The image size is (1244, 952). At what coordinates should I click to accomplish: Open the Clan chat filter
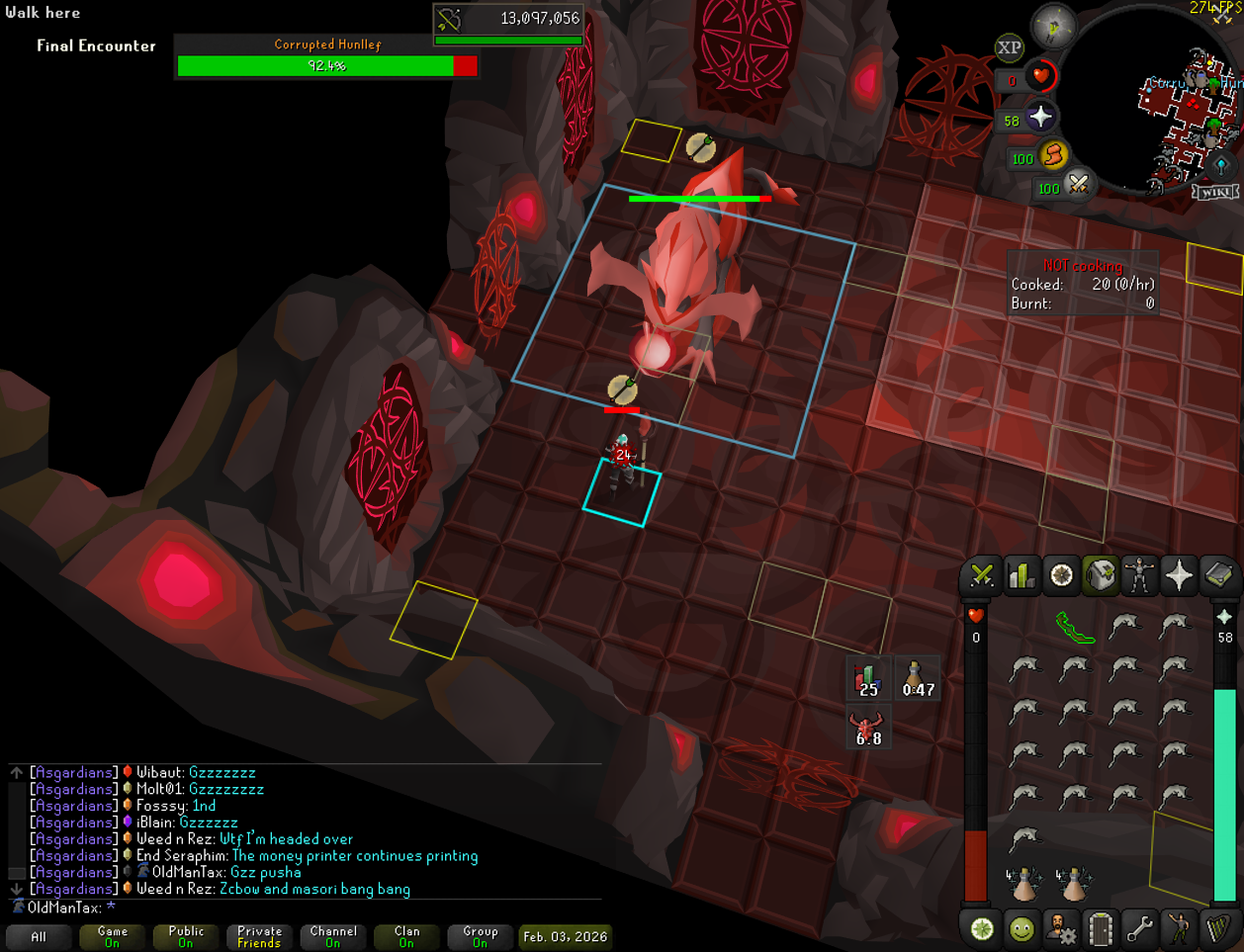pos(406,936)
